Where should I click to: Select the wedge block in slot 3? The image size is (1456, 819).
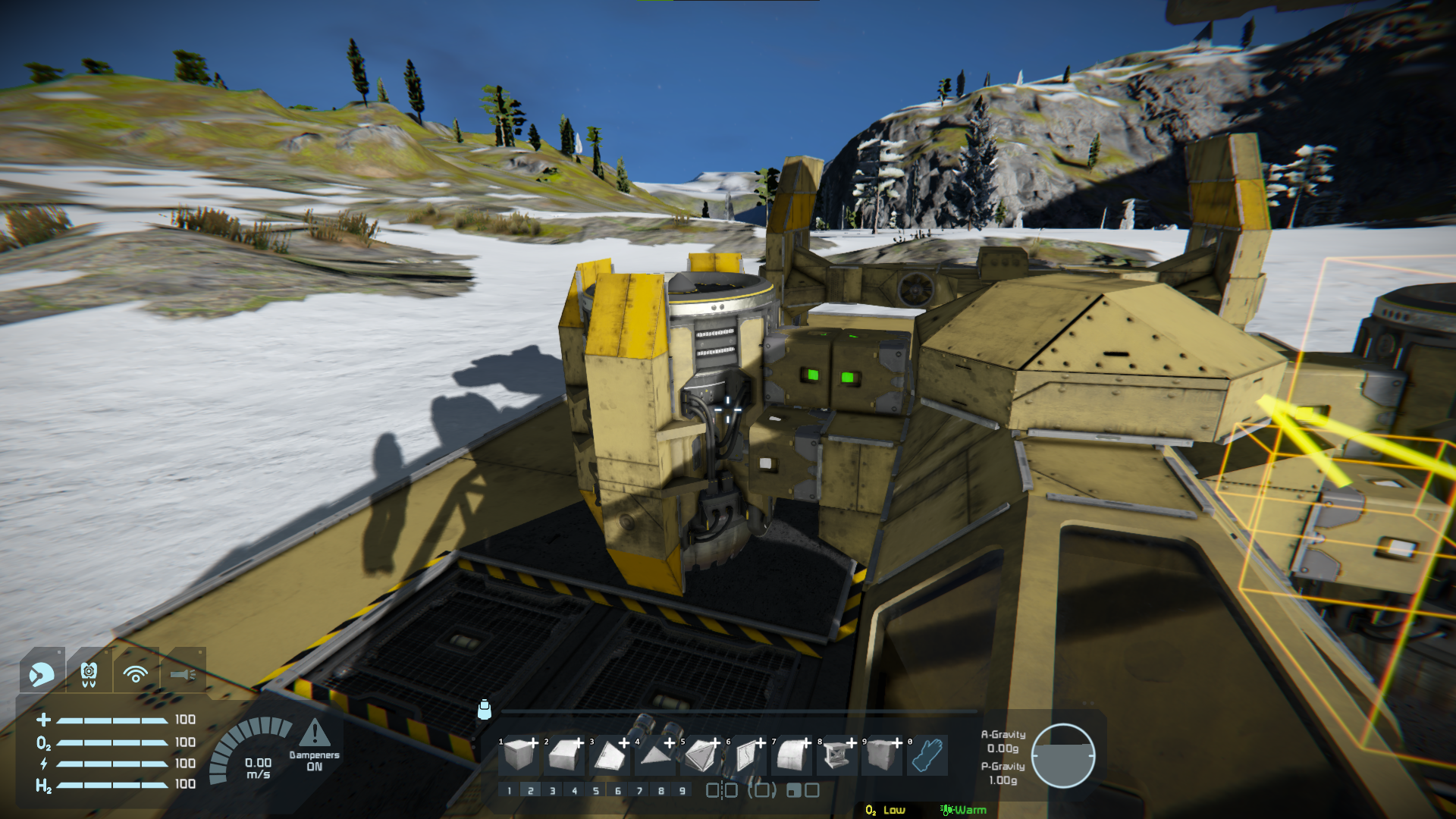coord(610,755)
